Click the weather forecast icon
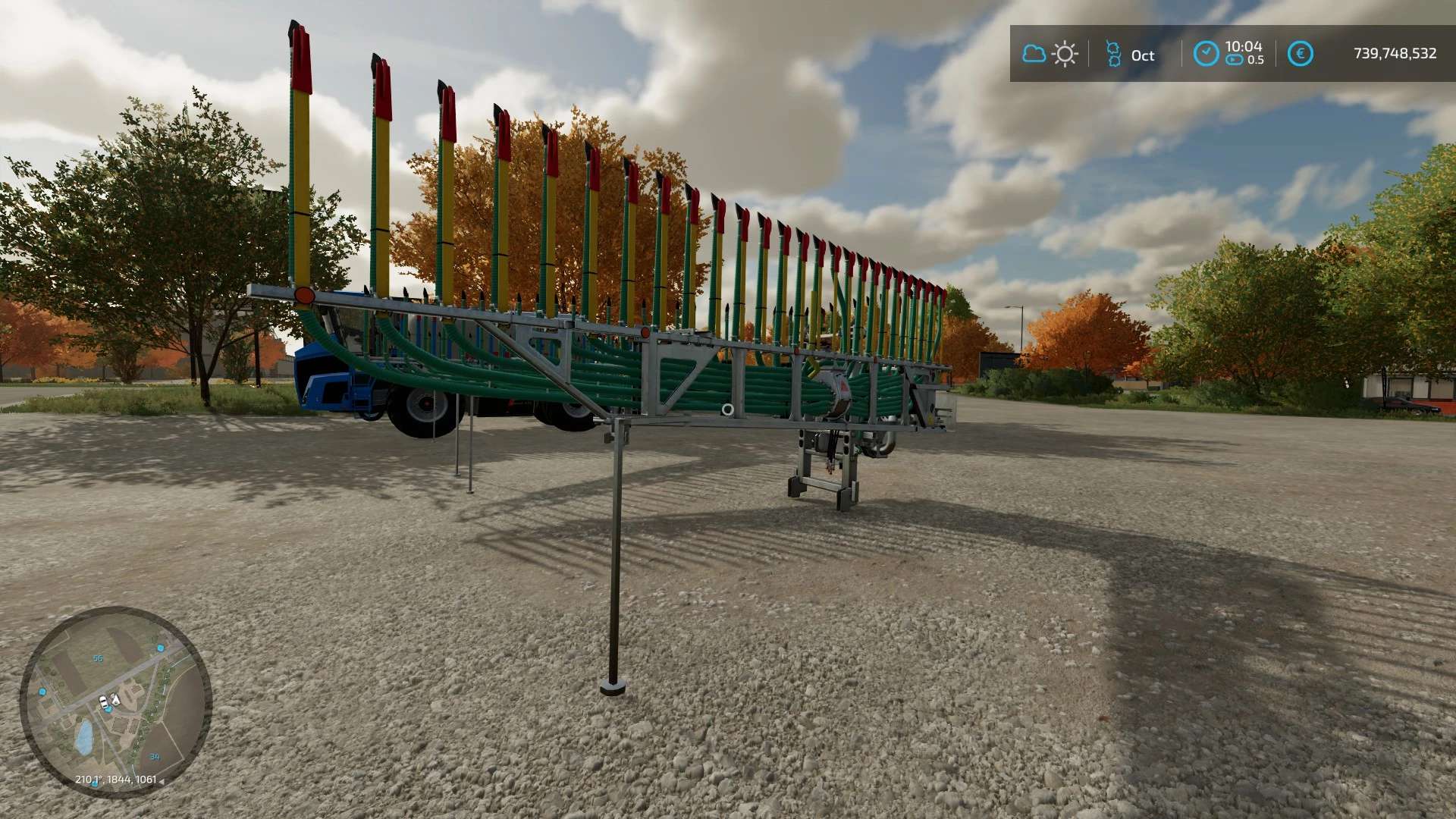The height and width of the screenshot is (819, 1456). point(1050,54)
